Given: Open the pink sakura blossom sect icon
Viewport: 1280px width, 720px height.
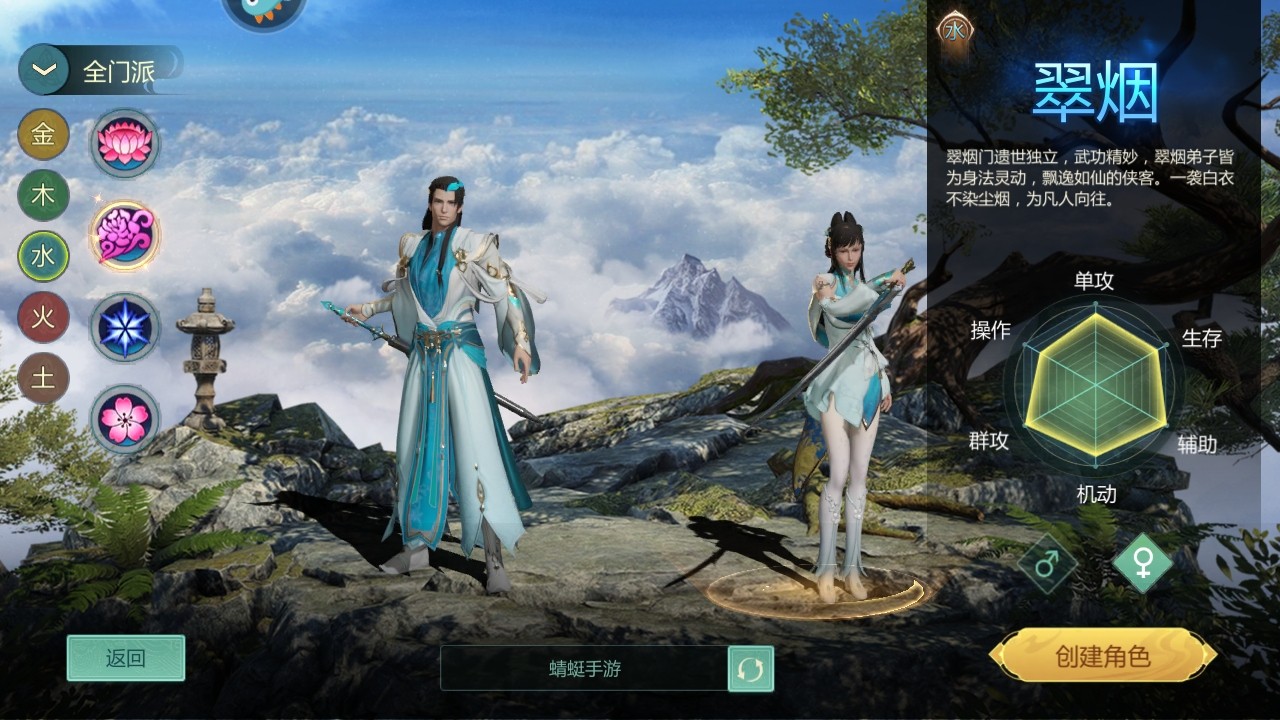Looking at the screenshot, I should coord(124,414).
